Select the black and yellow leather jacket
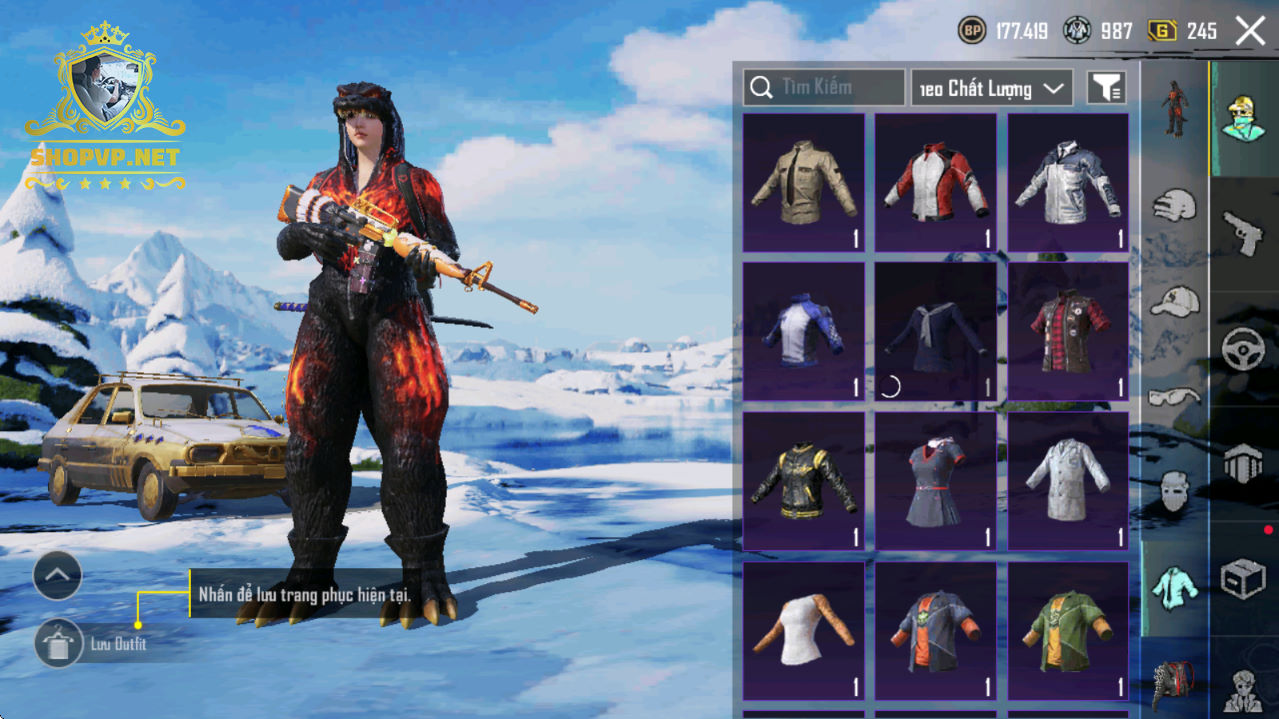 (x=803, y=481)
